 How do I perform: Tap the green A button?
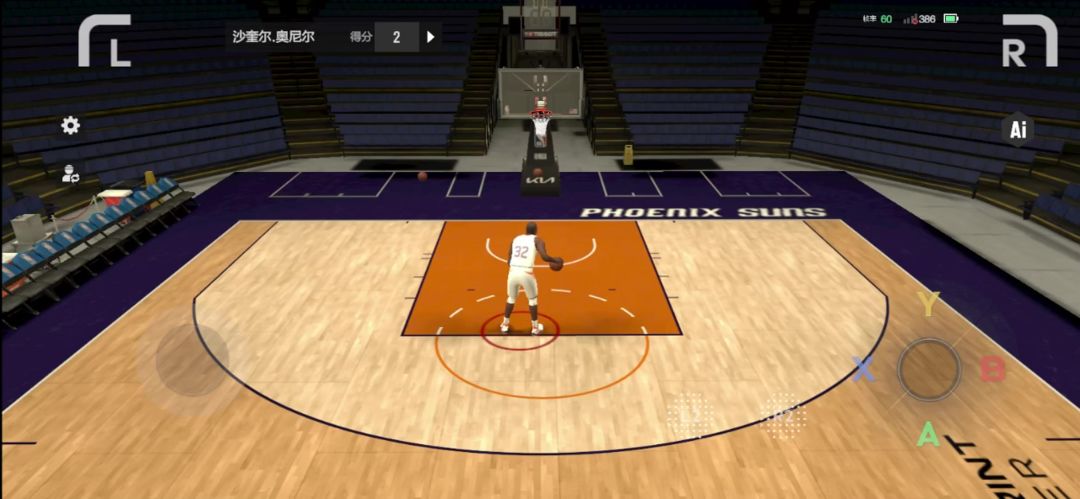pyautogui.click(x=929, y=434)
